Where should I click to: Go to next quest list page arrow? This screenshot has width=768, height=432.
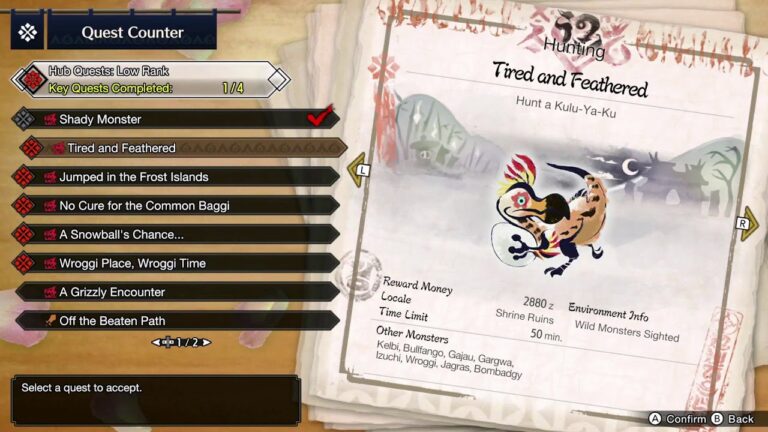click(207, 342)
